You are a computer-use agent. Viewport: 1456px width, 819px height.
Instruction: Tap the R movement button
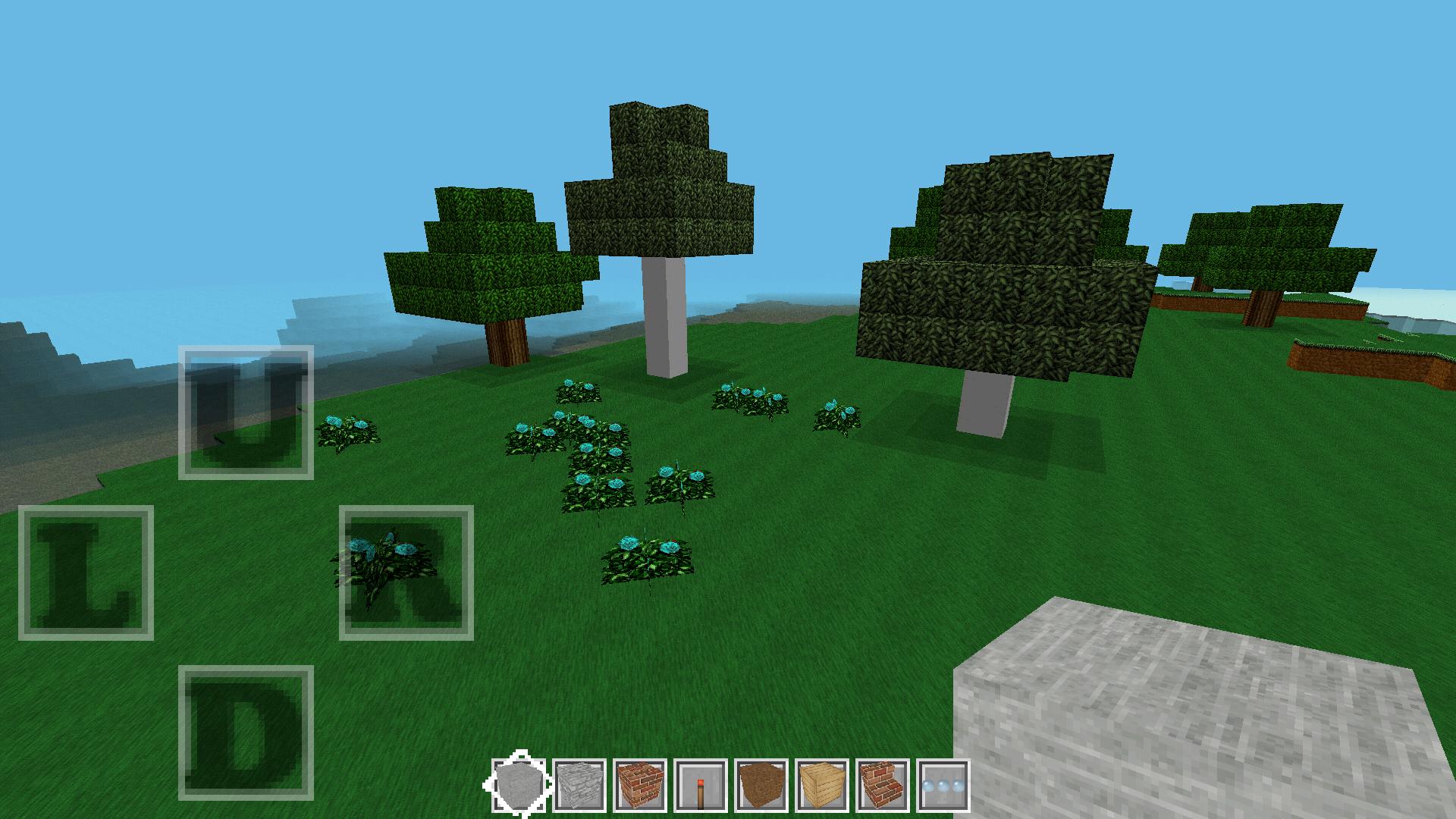click(x=406, y=573)
